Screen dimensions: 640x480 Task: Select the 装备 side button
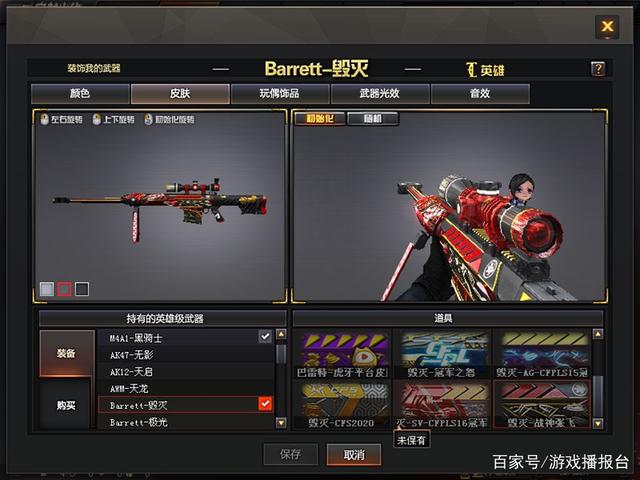pos(65,353)
